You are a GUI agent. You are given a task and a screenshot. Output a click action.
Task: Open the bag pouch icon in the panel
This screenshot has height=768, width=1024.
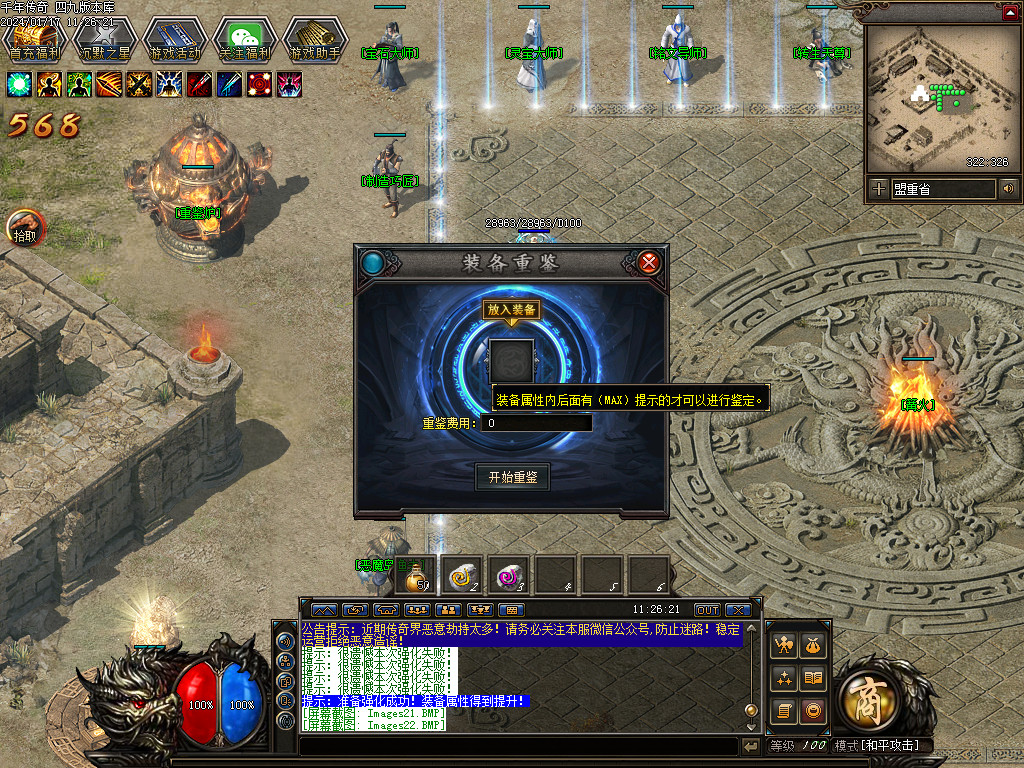[x=813, y=646]
